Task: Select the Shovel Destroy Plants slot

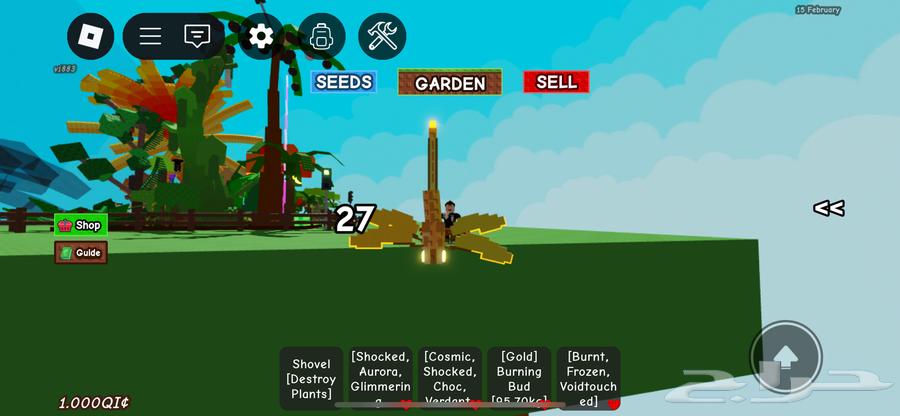Action: click(x=312, y=378)
